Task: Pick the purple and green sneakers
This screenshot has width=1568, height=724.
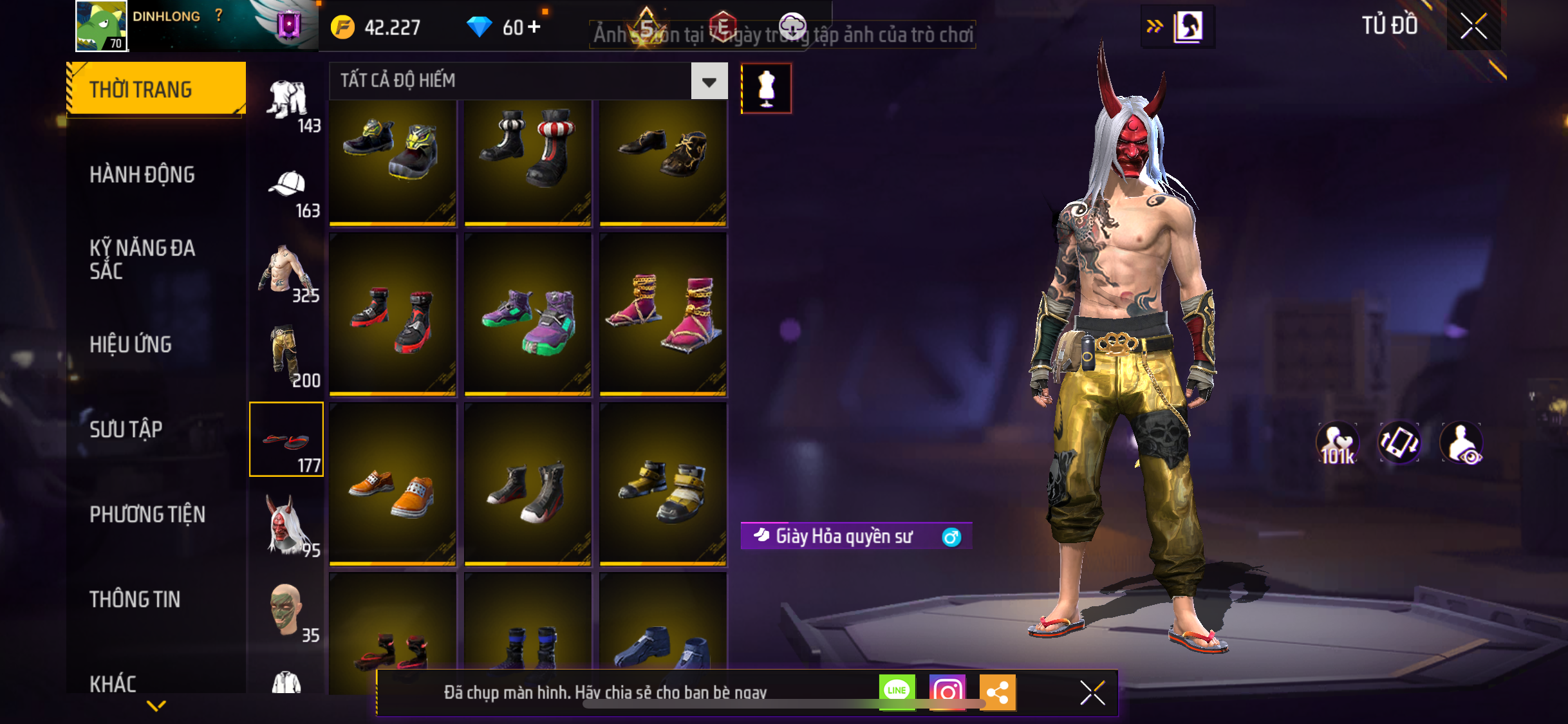Action: 528,315
